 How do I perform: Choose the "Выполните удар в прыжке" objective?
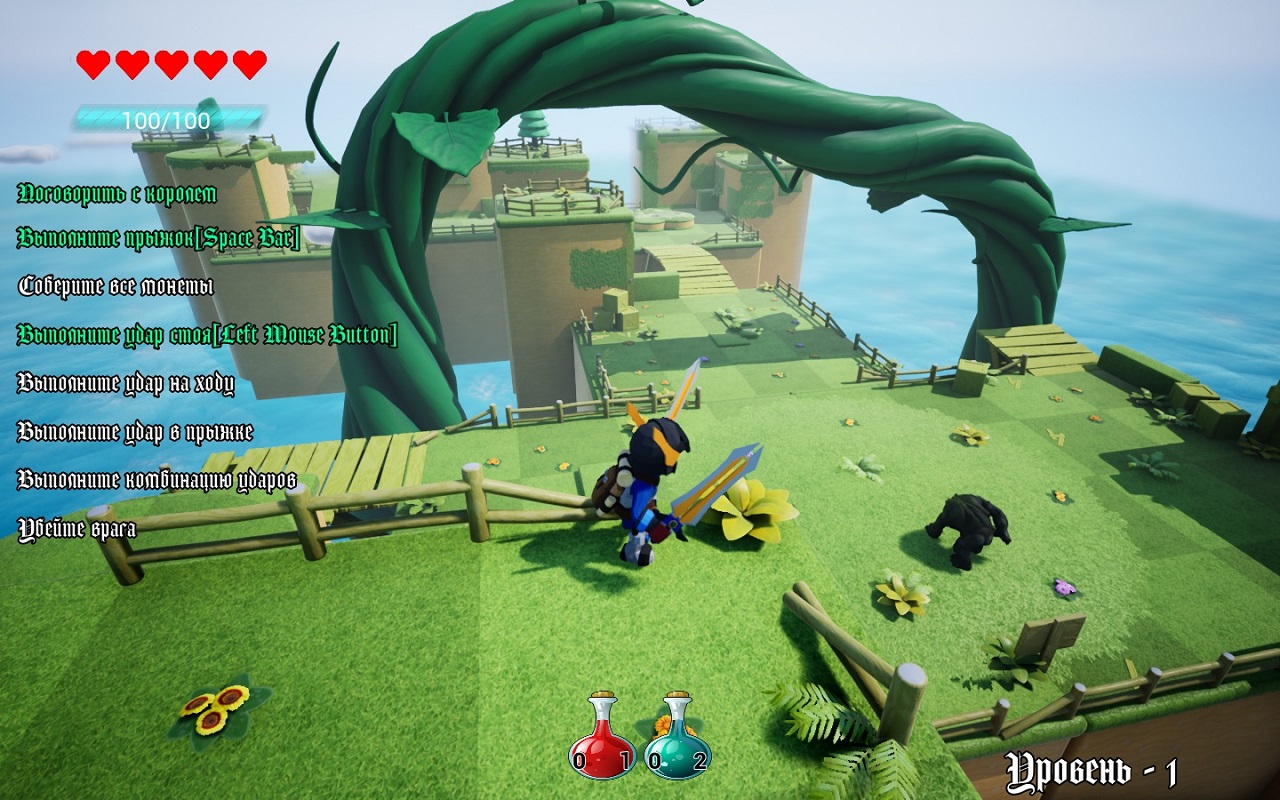pyautogui.click(x=135, y=432)
